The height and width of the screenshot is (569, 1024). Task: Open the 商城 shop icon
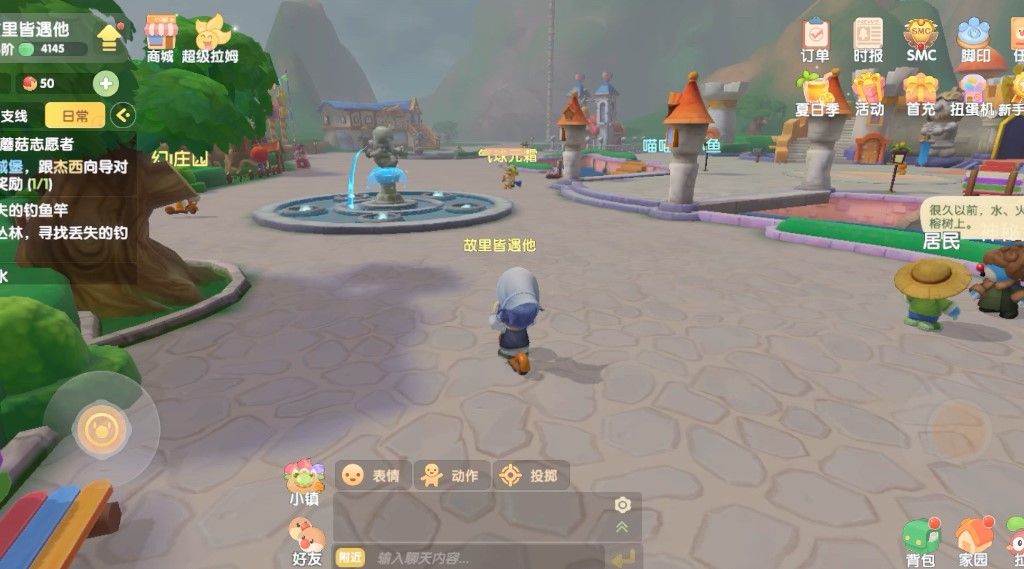[x=160, y=37]
